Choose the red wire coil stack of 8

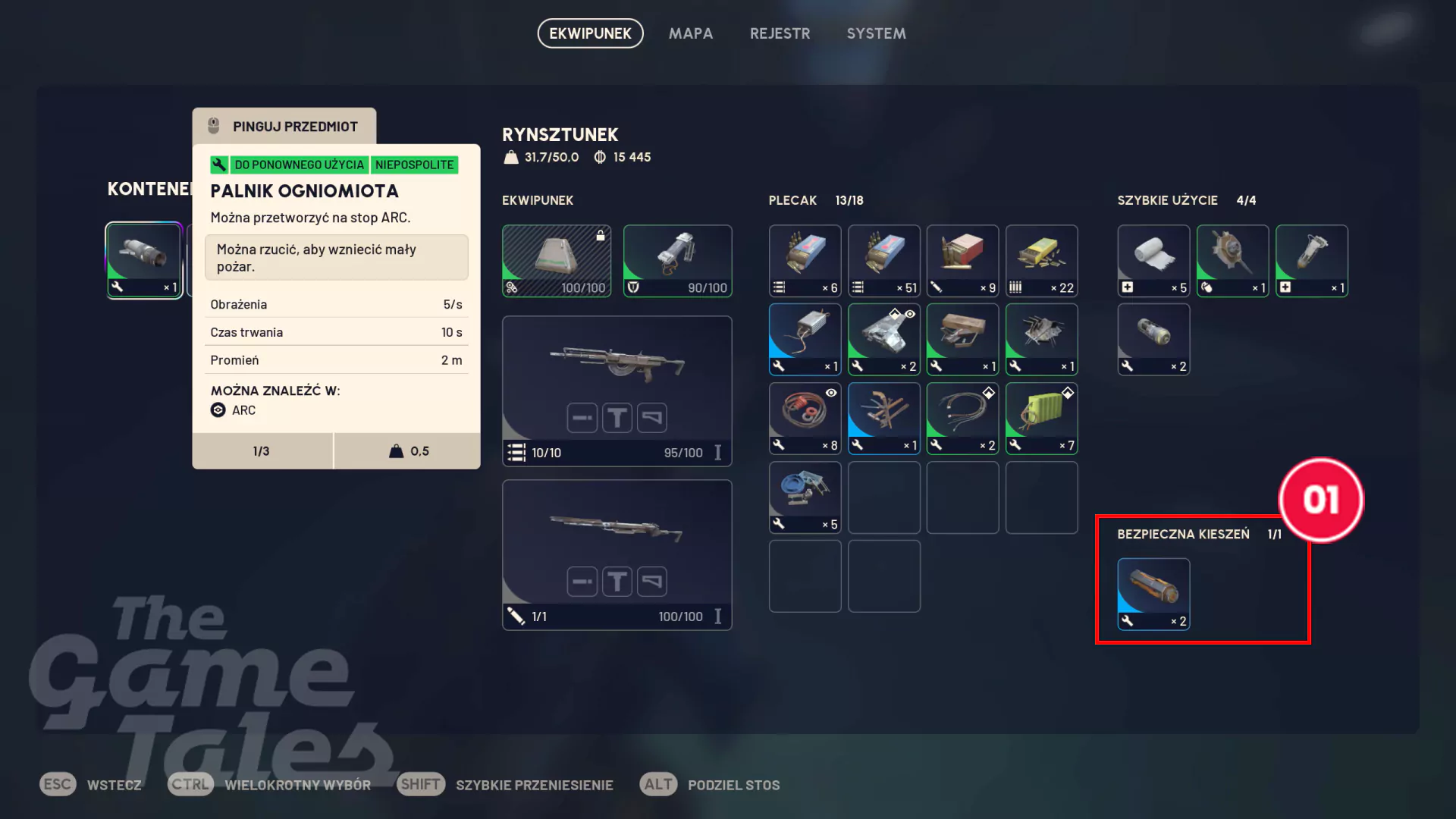(805, 418)
